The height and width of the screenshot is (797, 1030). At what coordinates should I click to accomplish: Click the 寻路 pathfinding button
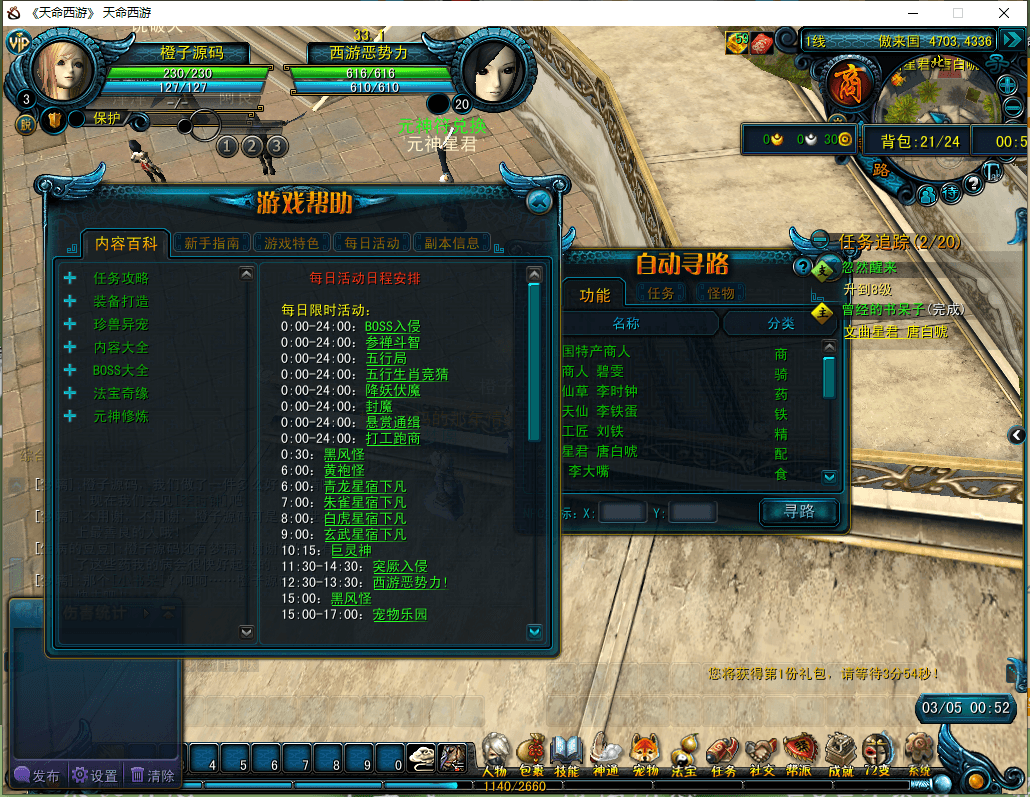point(799,512)
